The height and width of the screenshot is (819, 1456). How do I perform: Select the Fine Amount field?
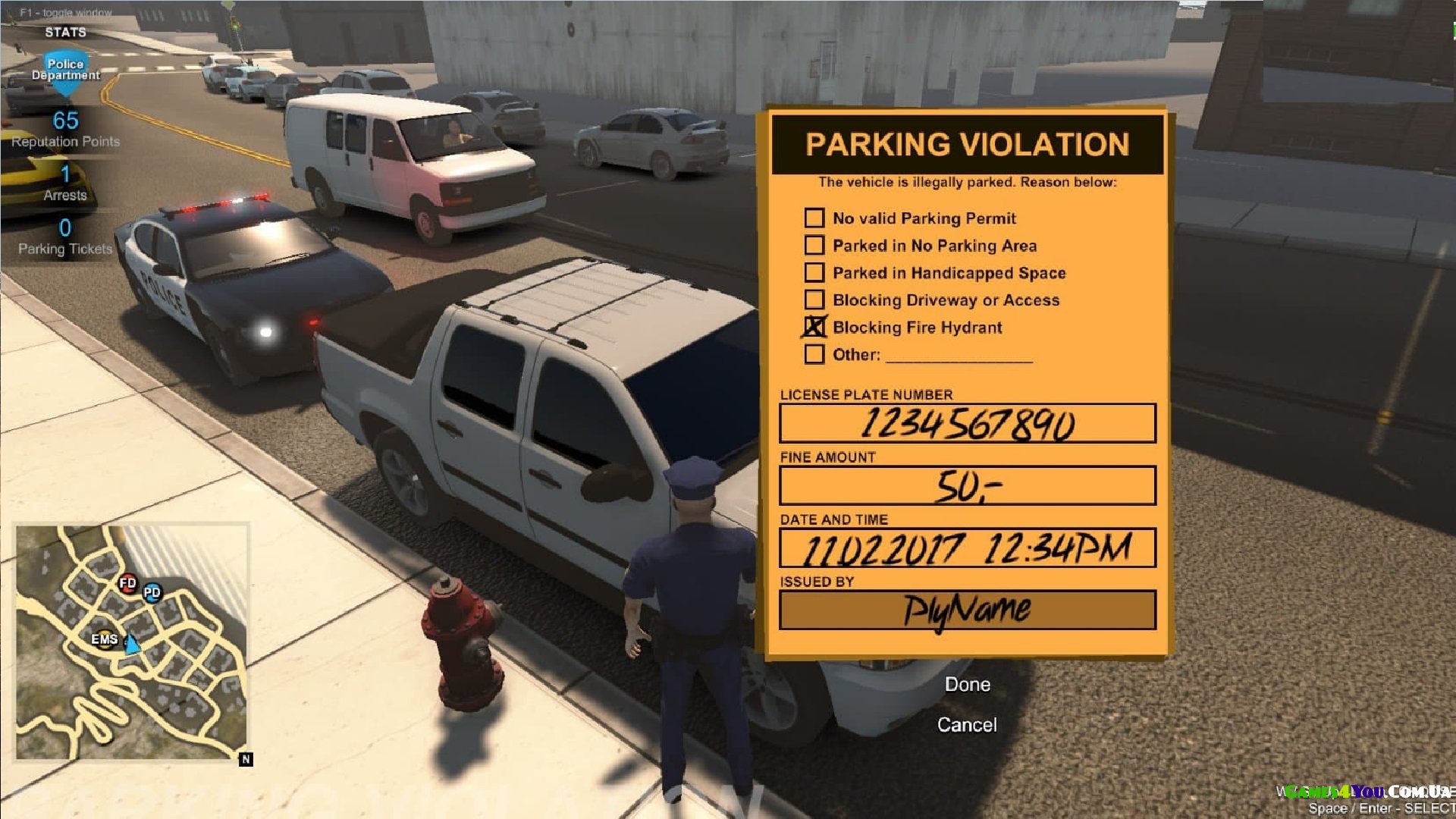click(x=967, y=485)
